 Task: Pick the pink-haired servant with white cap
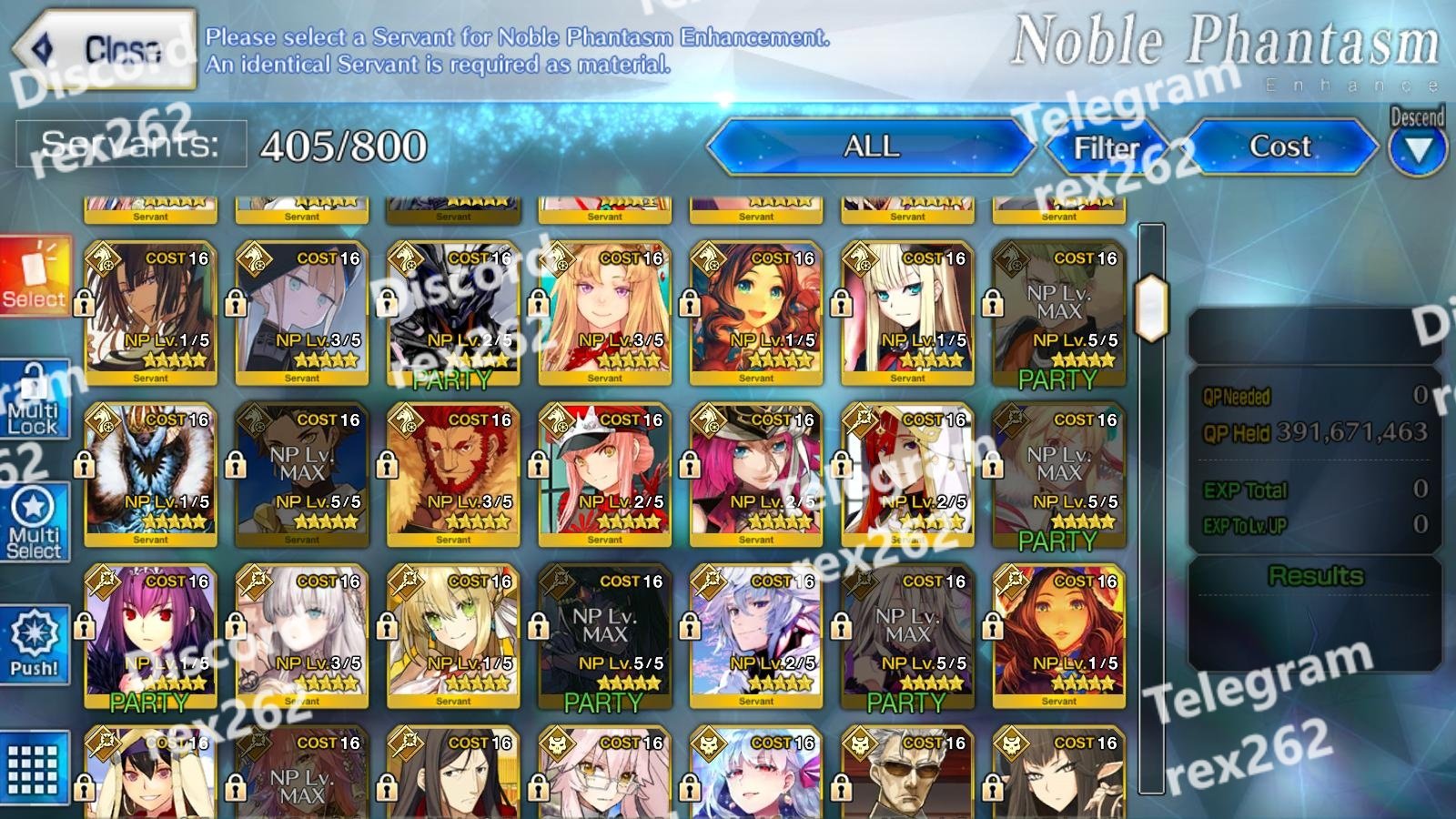(x=604, y=473)
